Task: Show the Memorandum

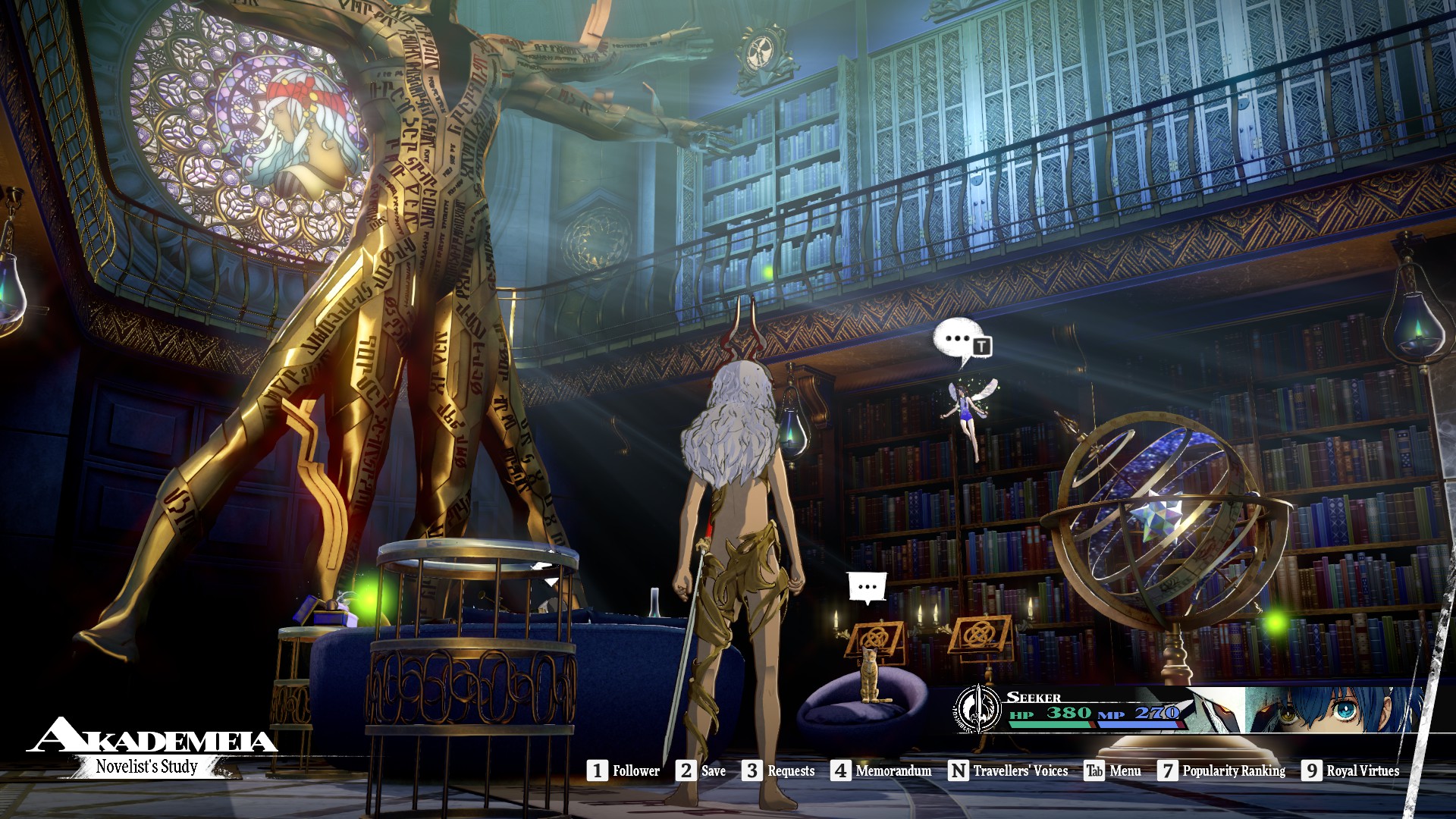Action: coord(881,770)
